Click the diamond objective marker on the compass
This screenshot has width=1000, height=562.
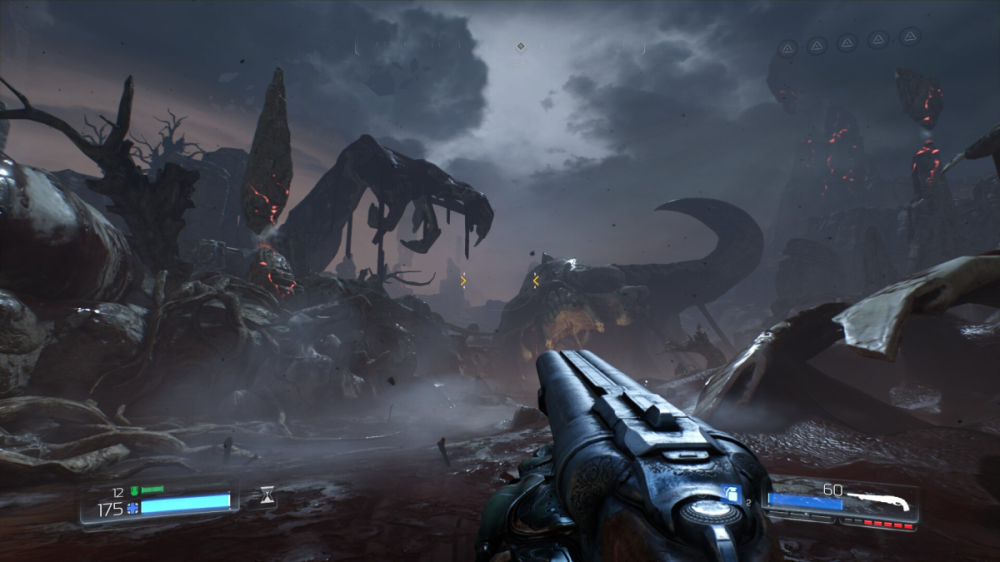tap(520, 46)
